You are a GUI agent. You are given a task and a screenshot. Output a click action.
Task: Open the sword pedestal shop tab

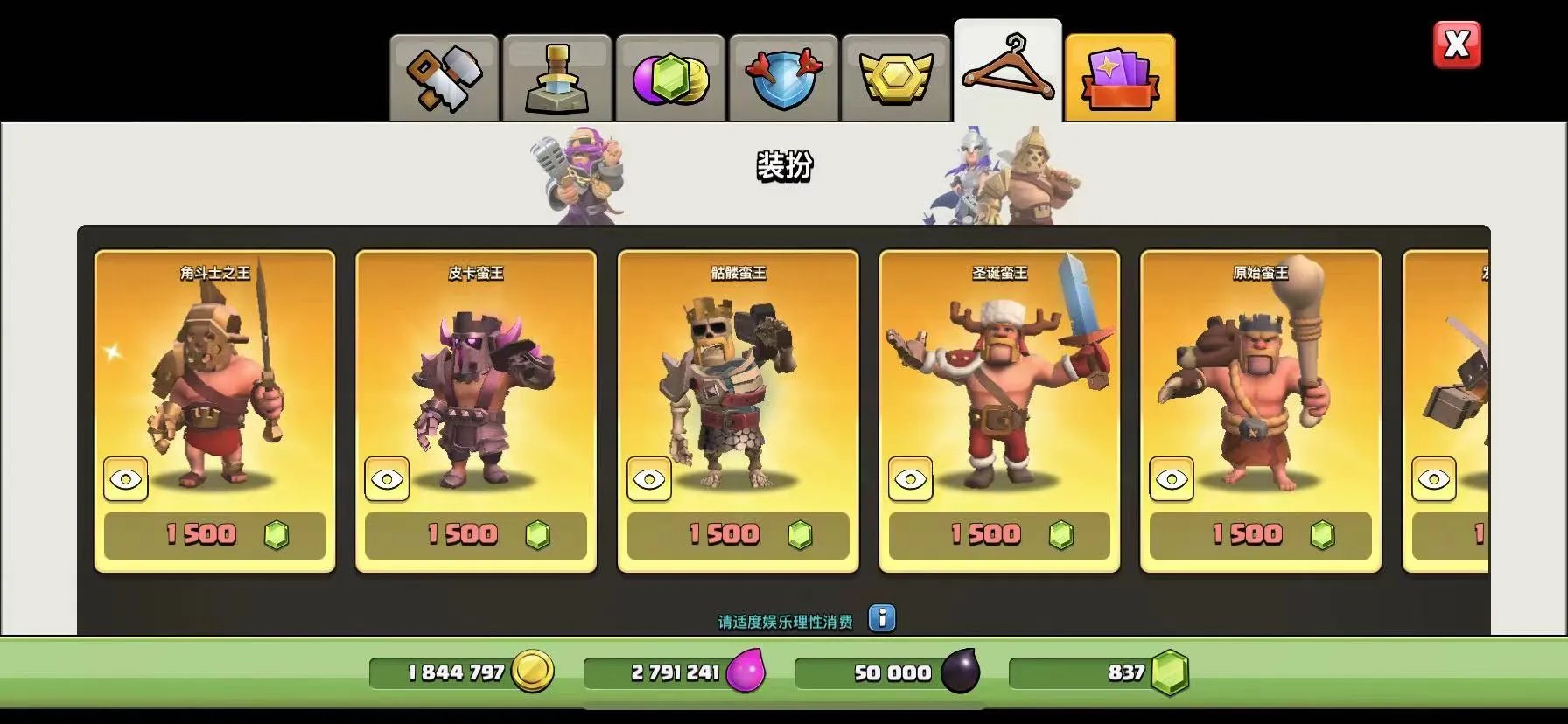[556, 79]
